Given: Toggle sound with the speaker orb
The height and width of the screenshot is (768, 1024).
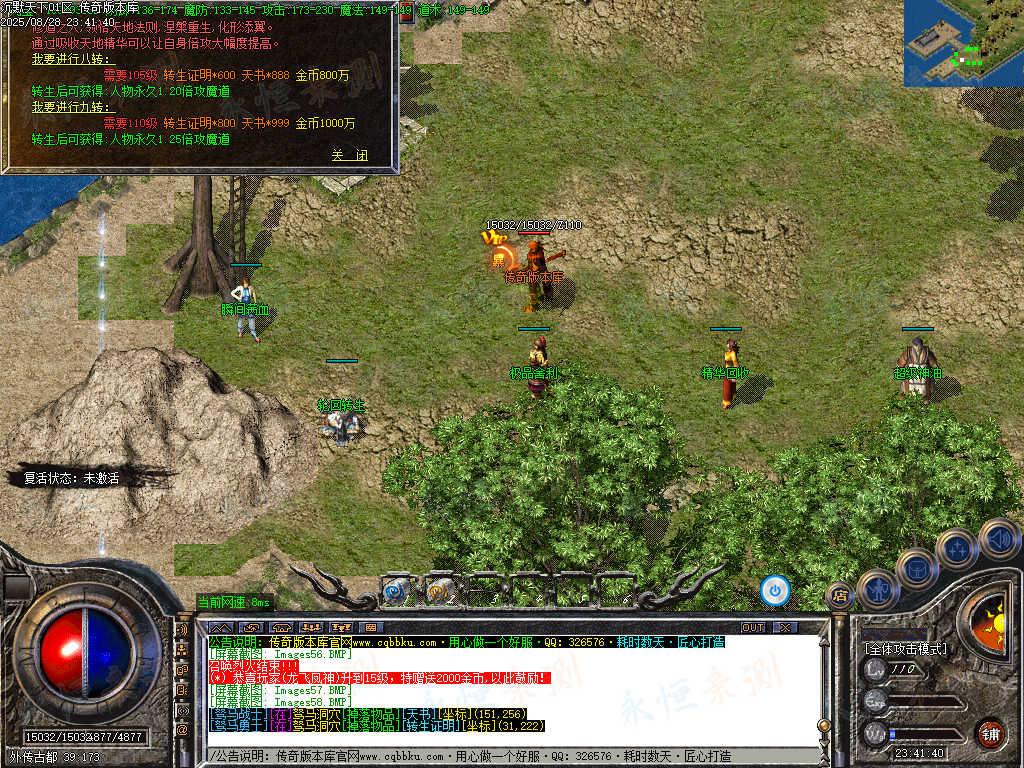Looking at the screenshot, I should tap(999, 539).
